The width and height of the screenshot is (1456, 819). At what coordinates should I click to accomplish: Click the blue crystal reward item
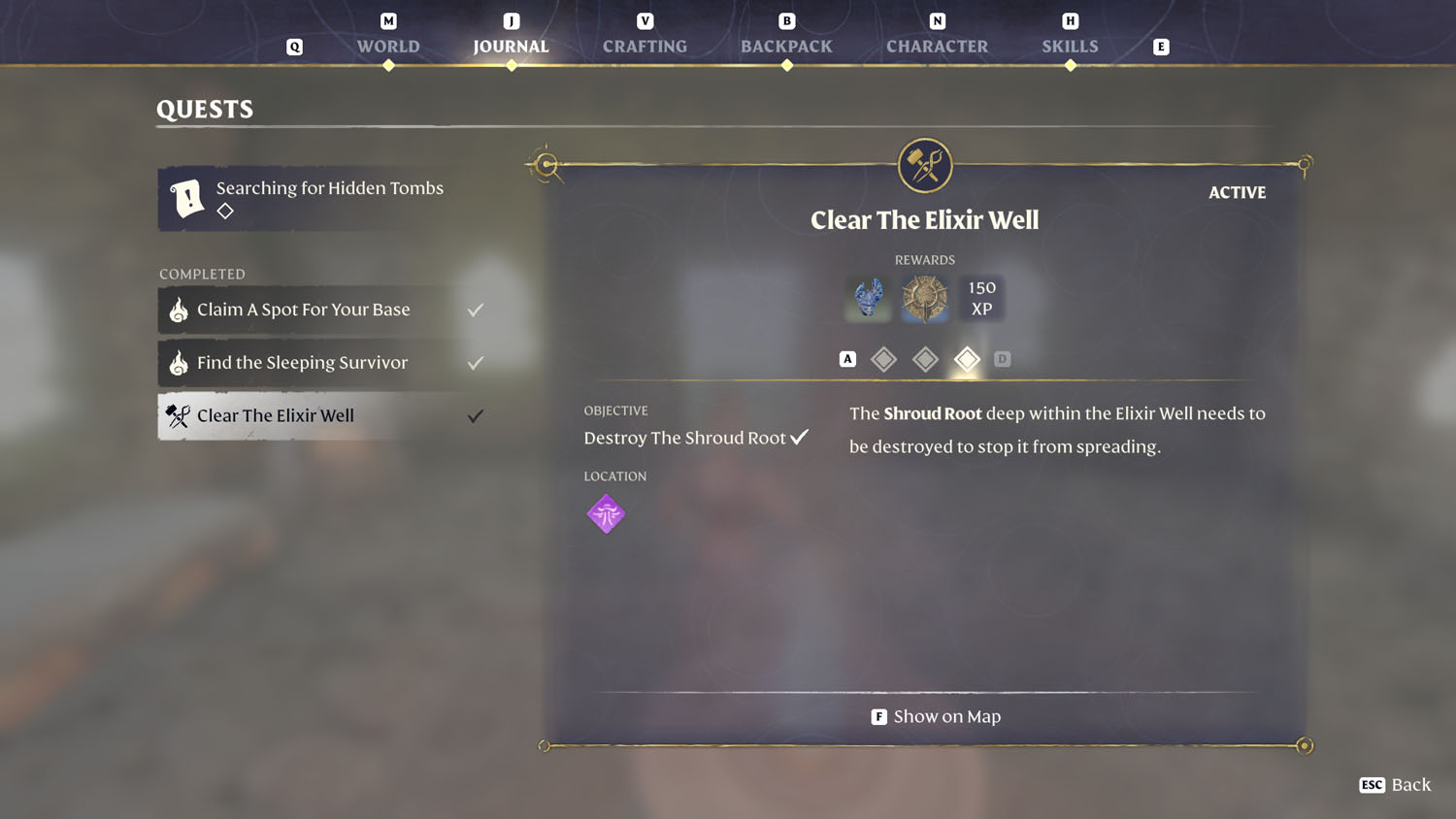pos(867,298)
